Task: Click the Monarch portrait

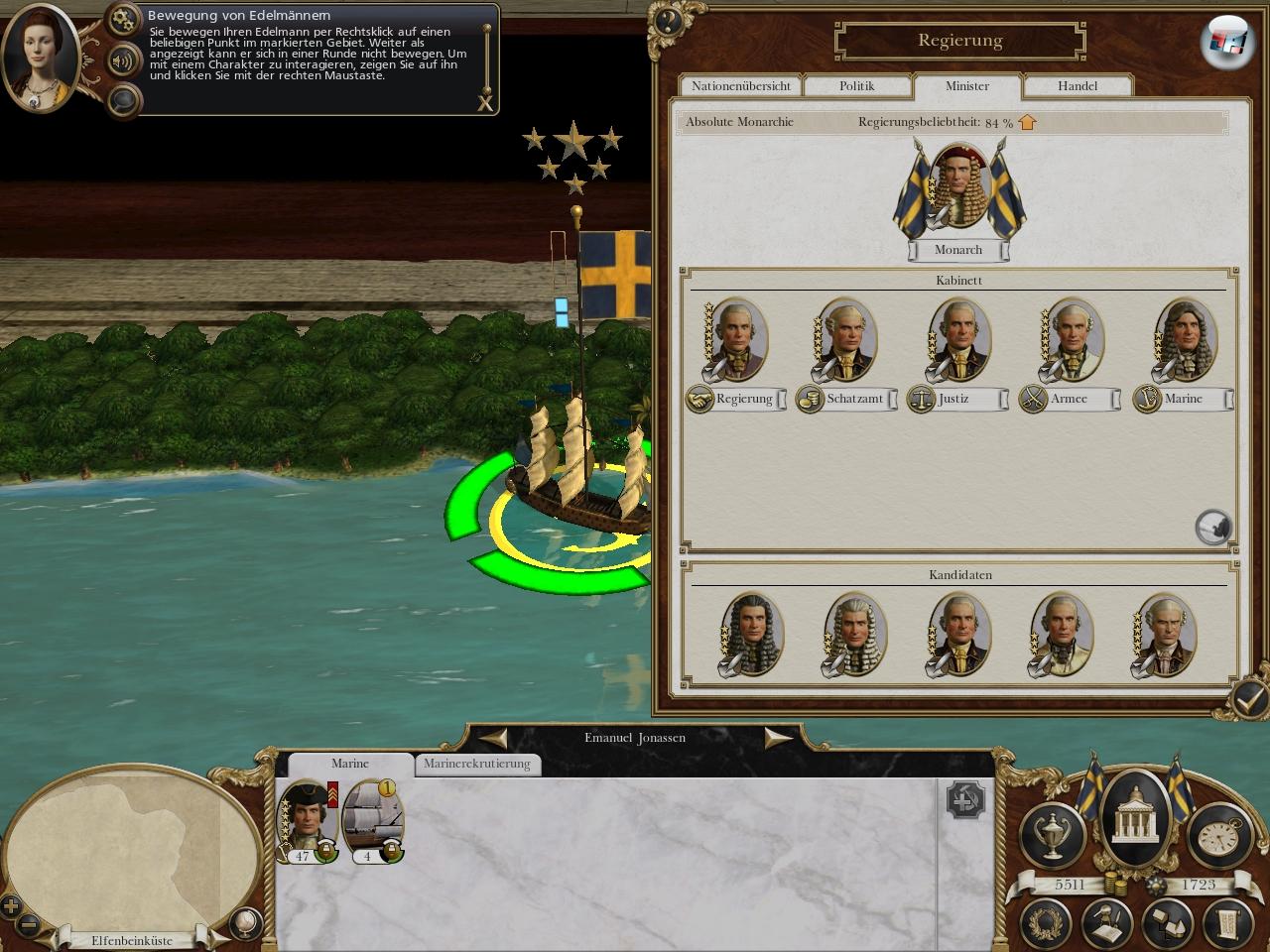Action: click(x=957, y=188)
